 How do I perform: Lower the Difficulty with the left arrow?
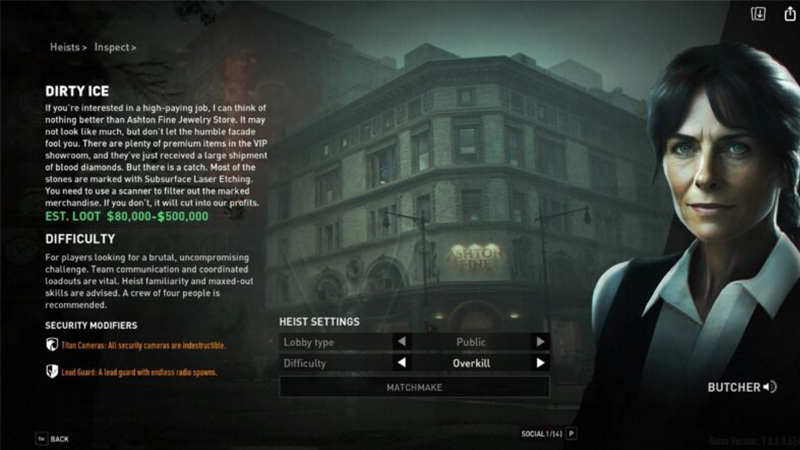(x=403, y=363)
